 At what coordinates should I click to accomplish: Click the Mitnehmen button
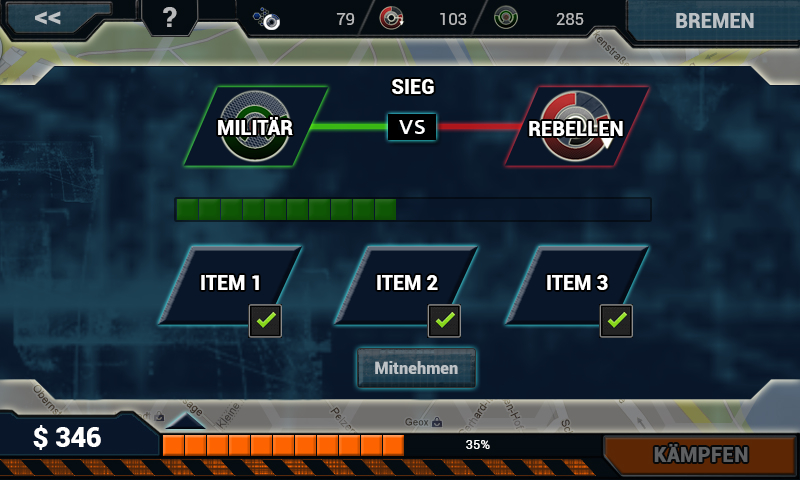click(x=416, y=368)
